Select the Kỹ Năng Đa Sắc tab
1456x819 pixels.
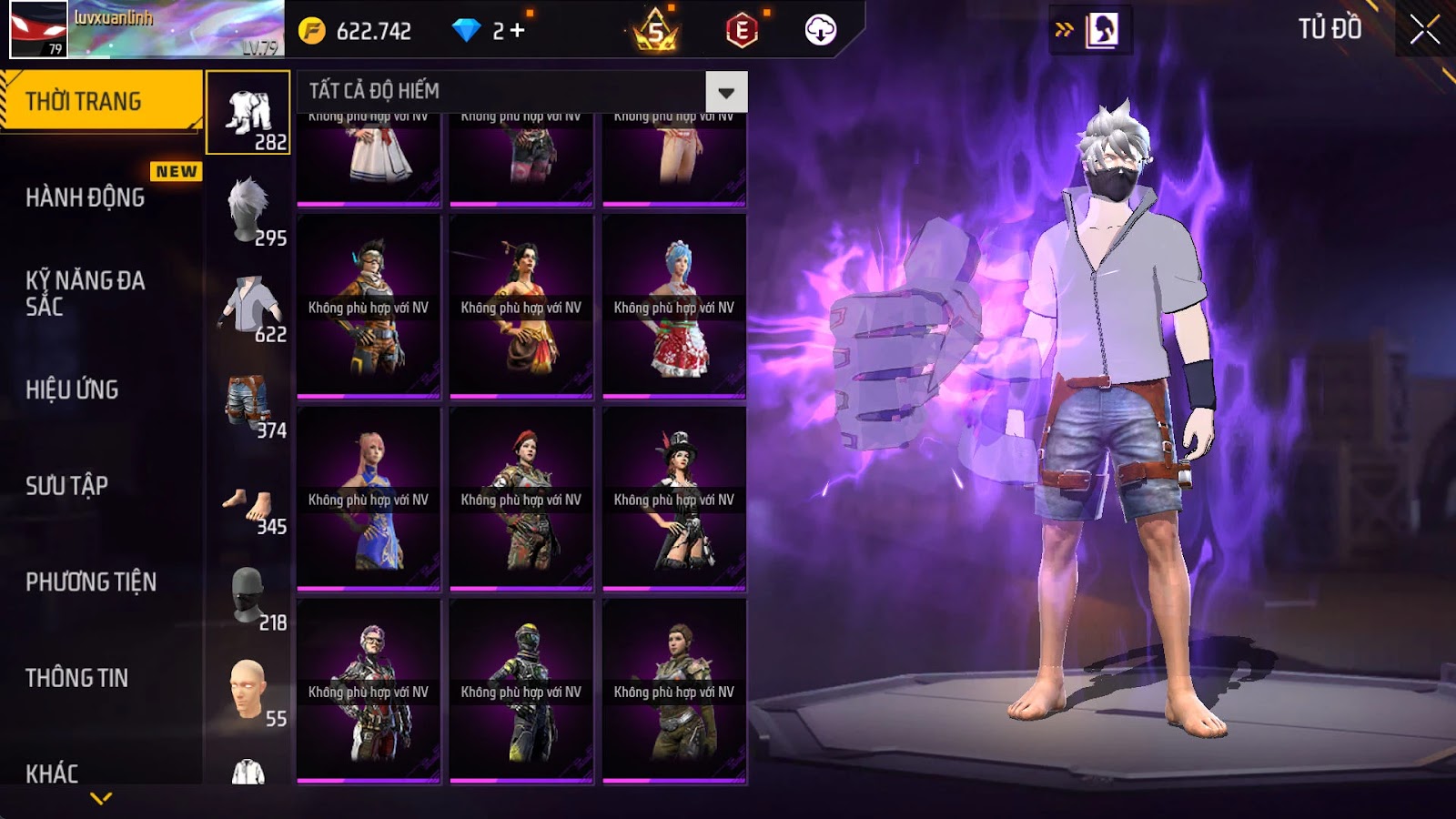(x=86, y=293)
